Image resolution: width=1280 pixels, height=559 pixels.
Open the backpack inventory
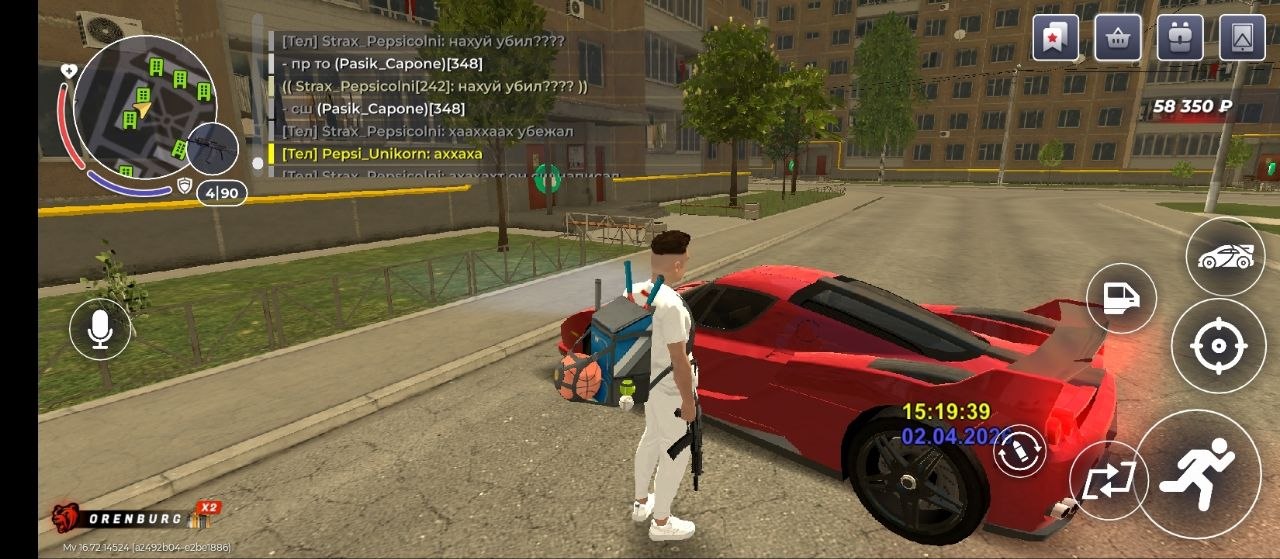[1180, 38]
